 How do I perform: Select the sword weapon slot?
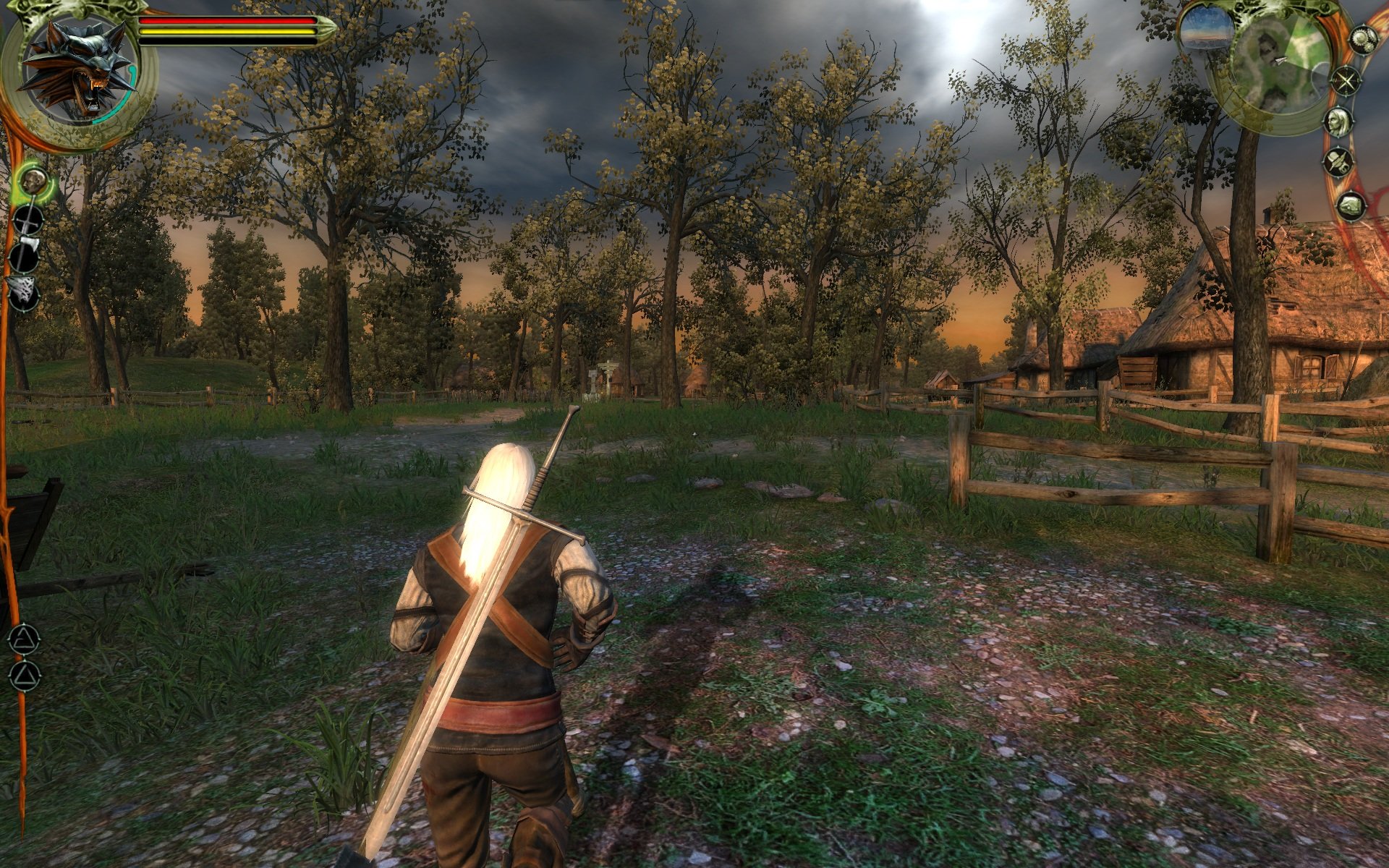27,220
